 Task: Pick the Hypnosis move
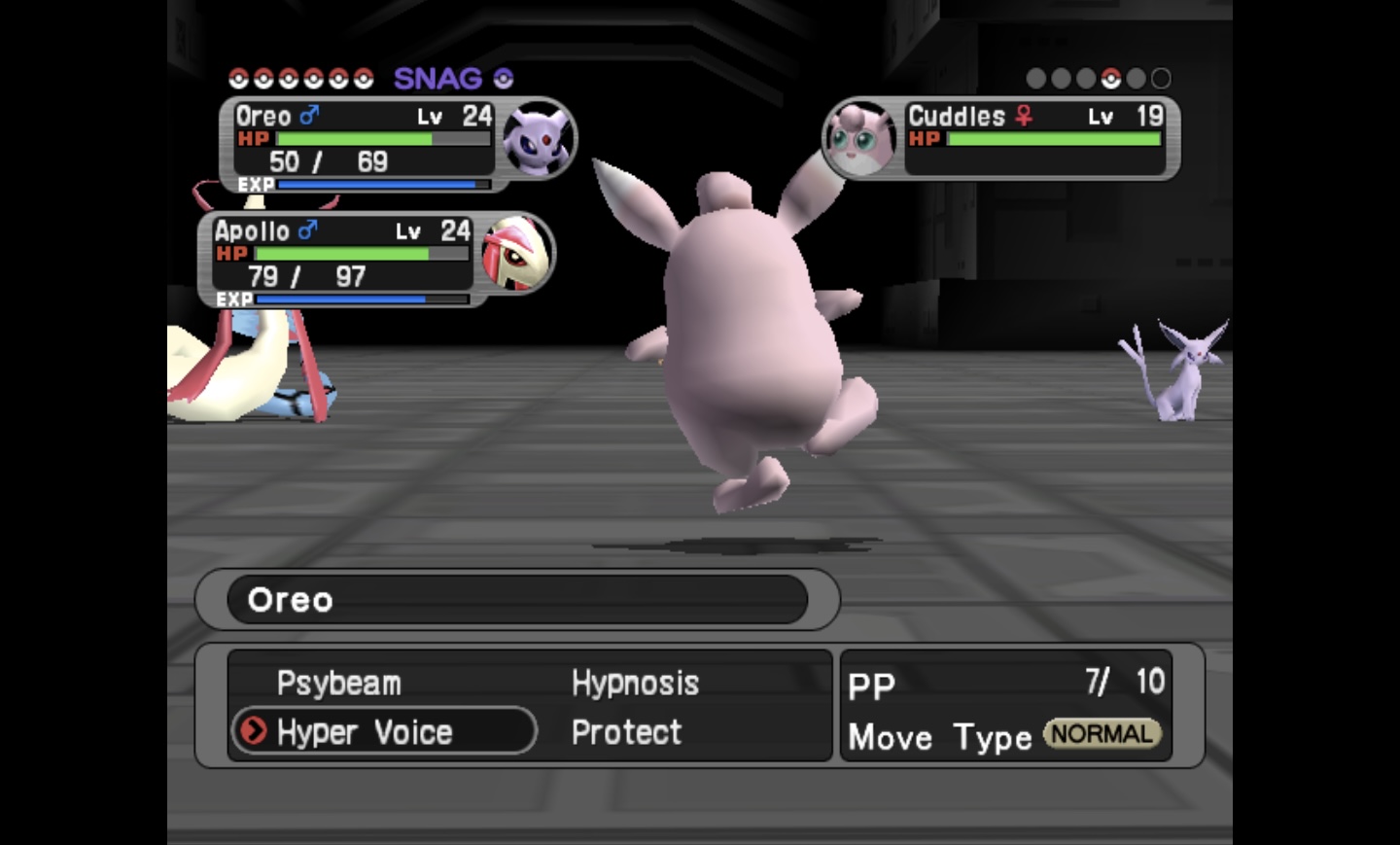(x=635, y=684)
